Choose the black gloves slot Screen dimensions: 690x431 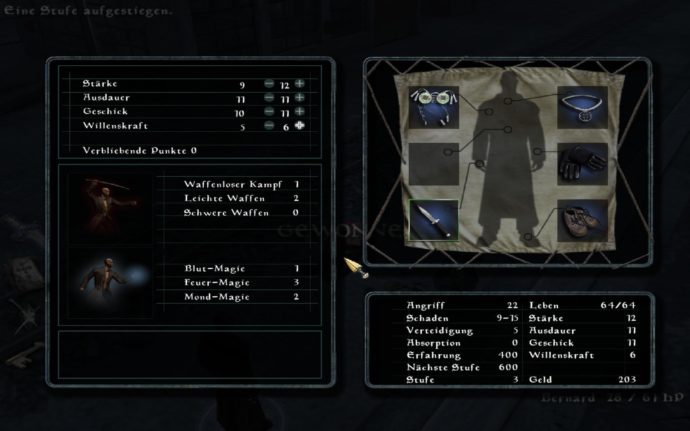[582, 161]
